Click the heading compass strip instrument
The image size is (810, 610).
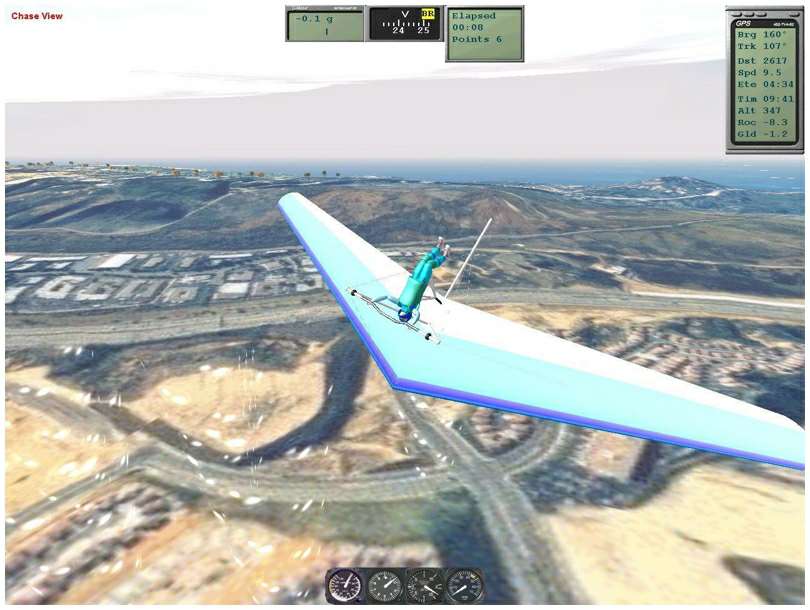pyautogui.click(x=404, y=24)
